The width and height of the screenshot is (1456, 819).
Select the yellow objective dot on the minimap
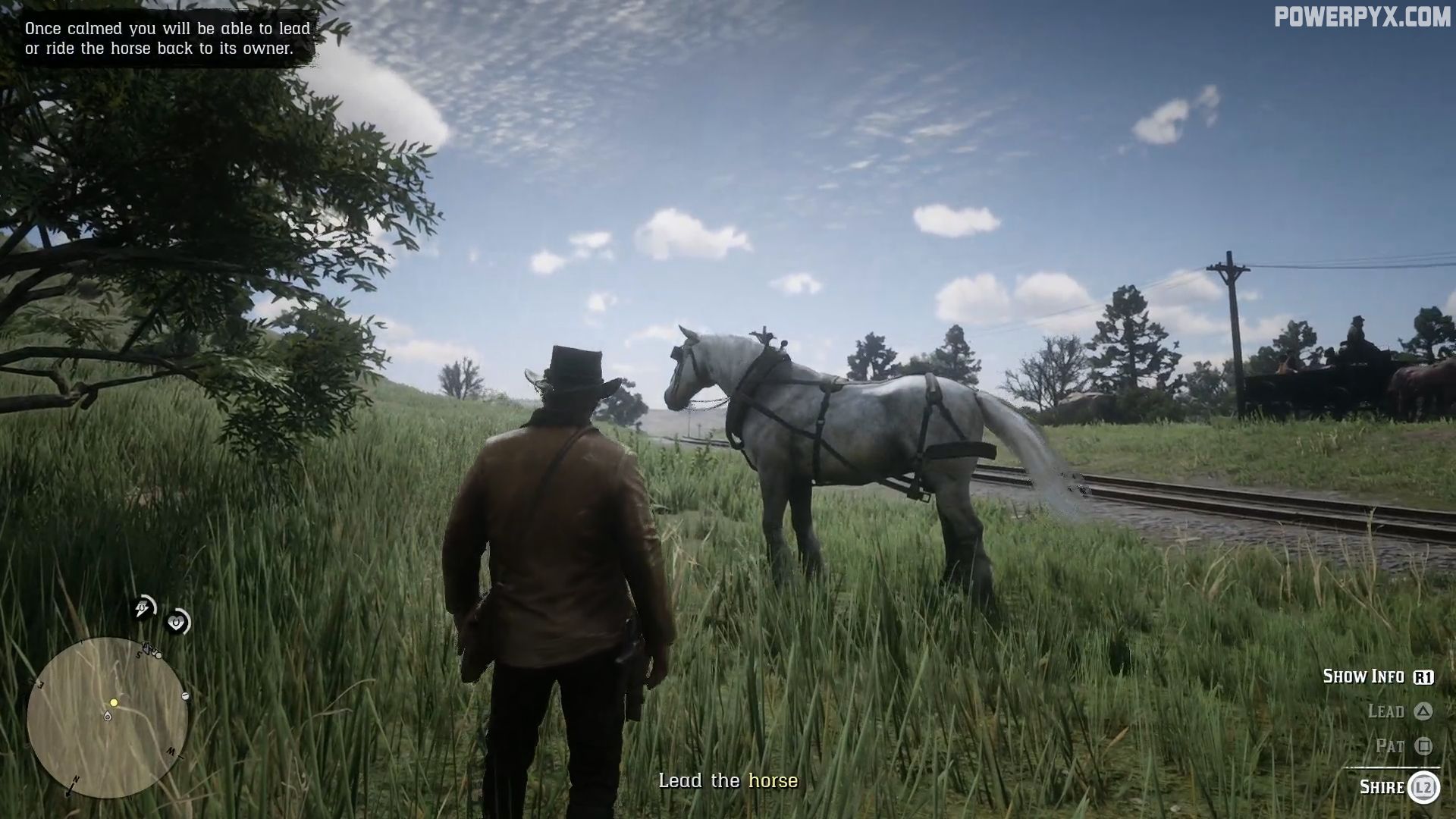tap(113, 702)
